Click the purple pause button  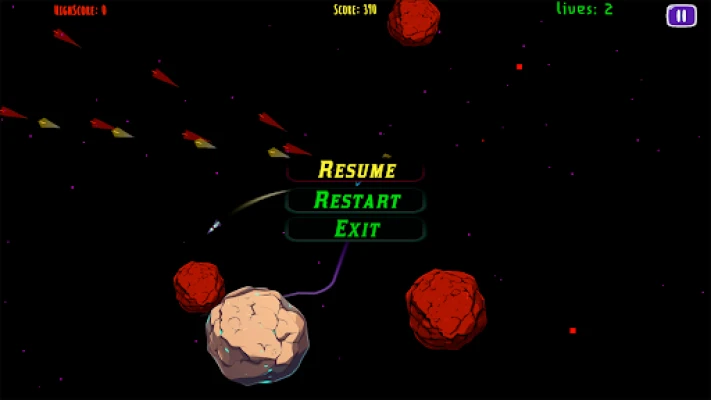(681, 15)
